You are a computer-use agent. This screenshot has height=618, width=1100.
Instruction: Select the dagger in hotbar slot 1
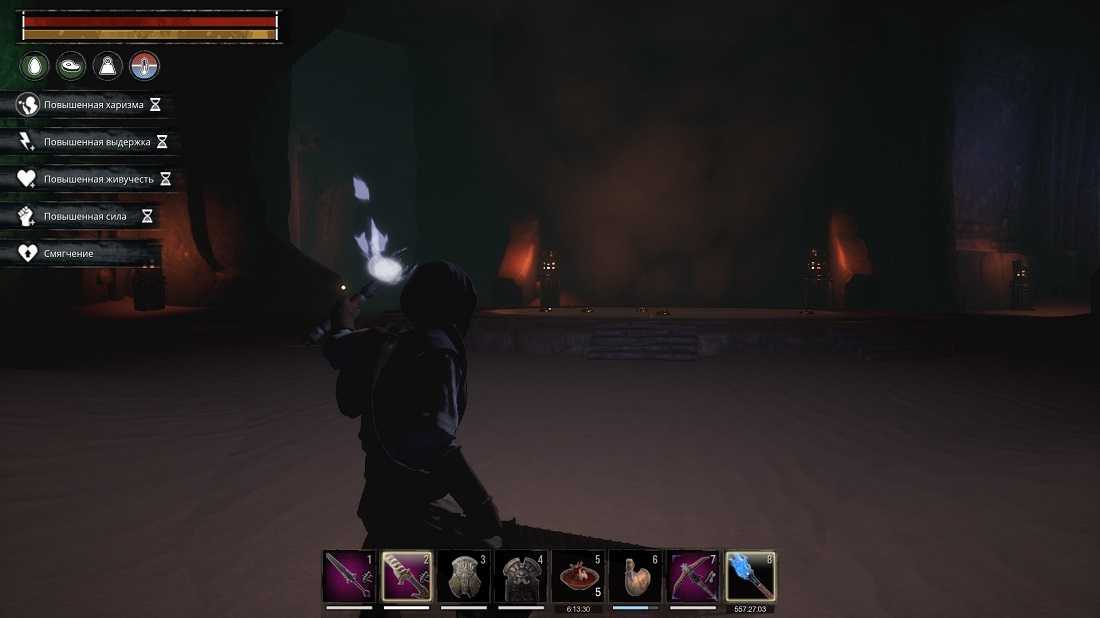(x=348, y=577)
